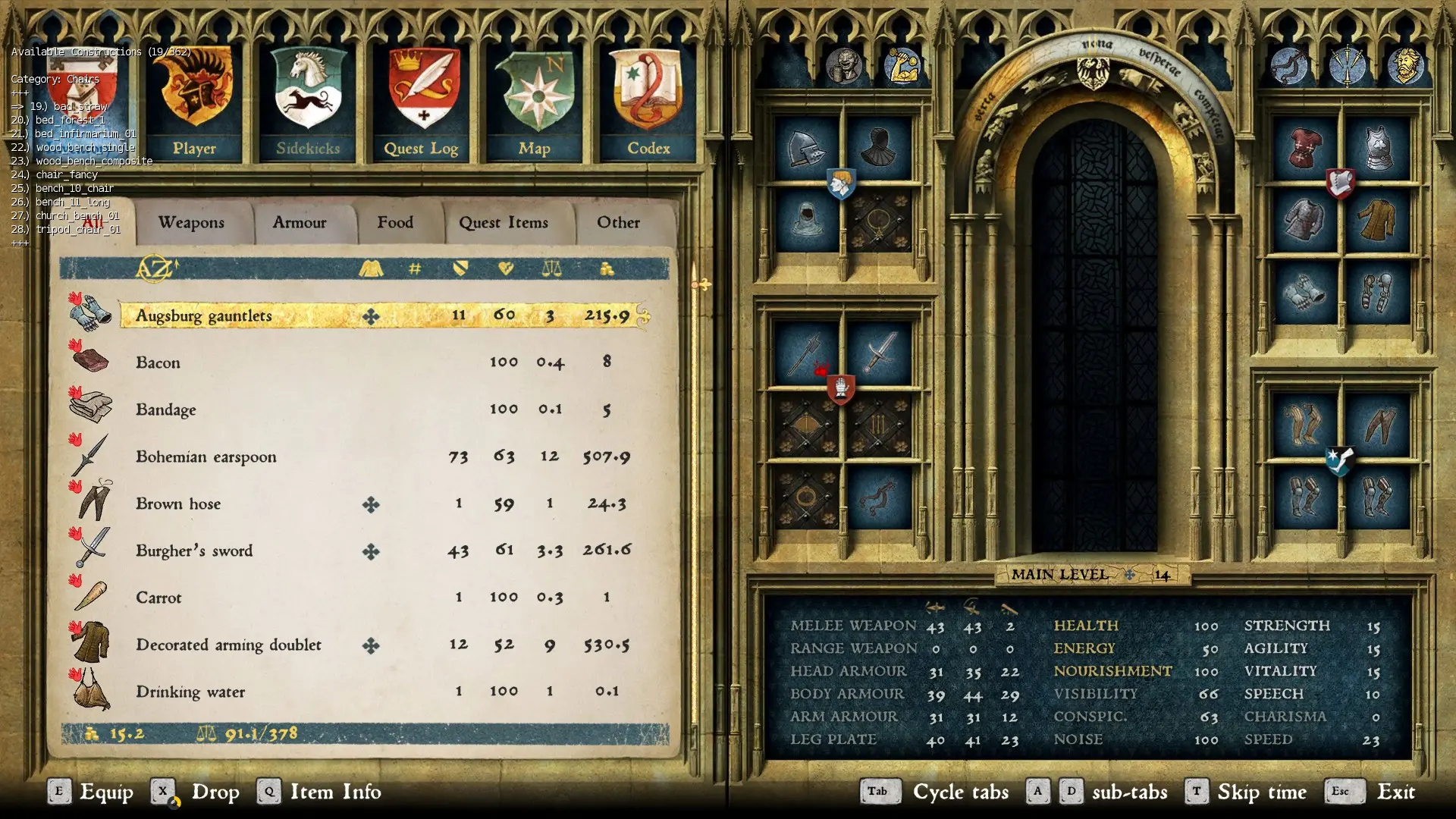
Task: Sort items by weight using the scales icon
Action: pos(552,267)
